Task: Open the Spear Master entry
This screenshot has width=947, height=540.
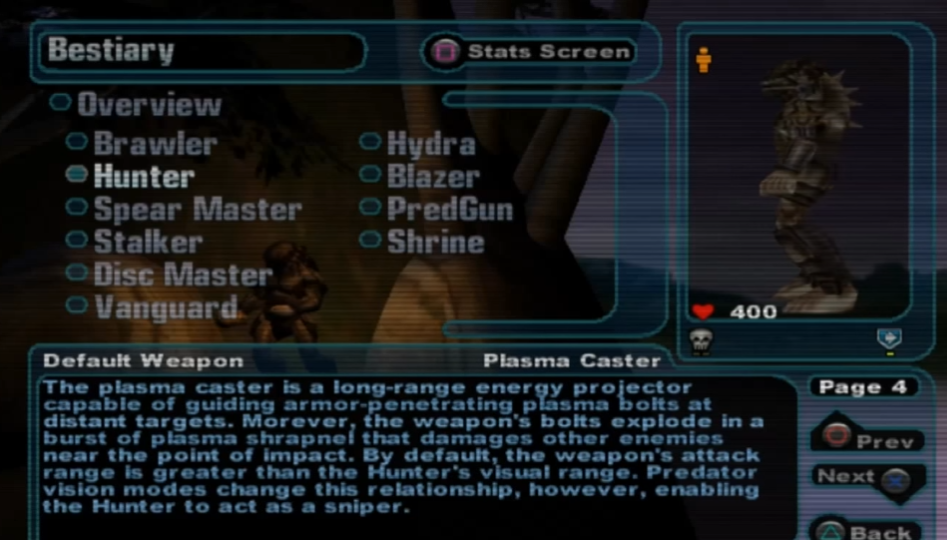Action: 196,209
